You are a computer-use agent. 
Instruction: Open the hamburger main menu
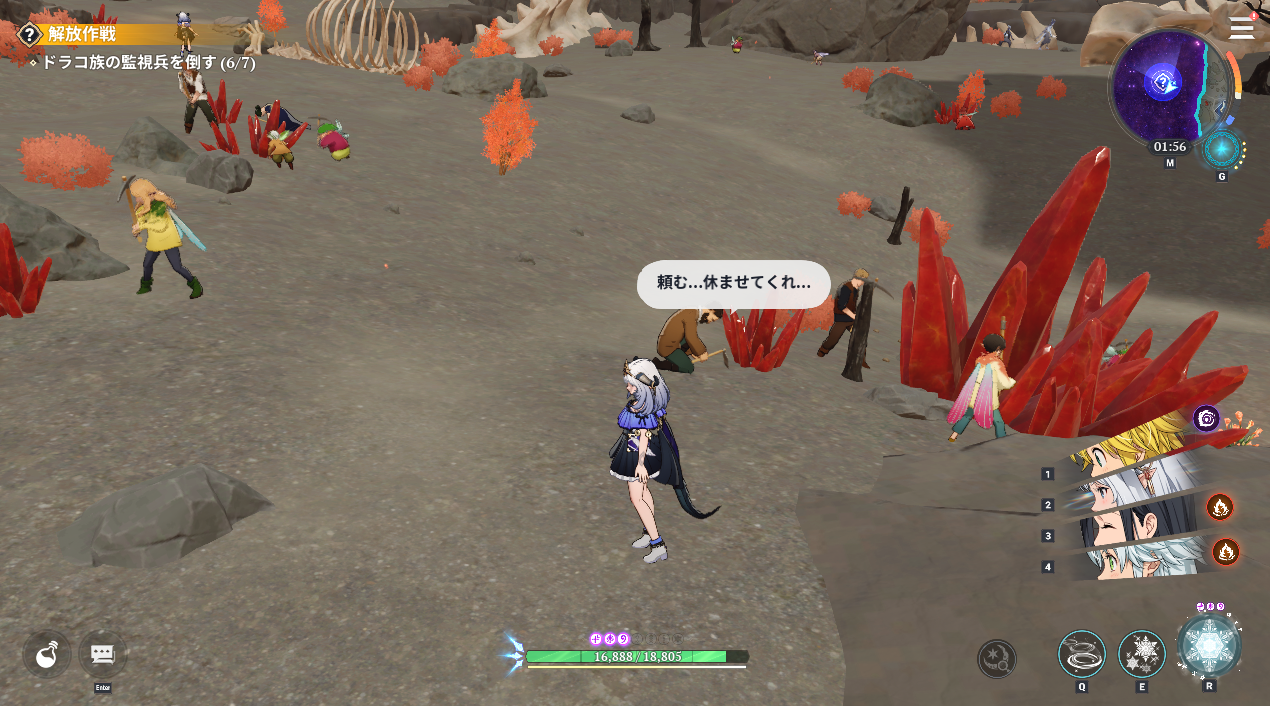(1241, 27)
